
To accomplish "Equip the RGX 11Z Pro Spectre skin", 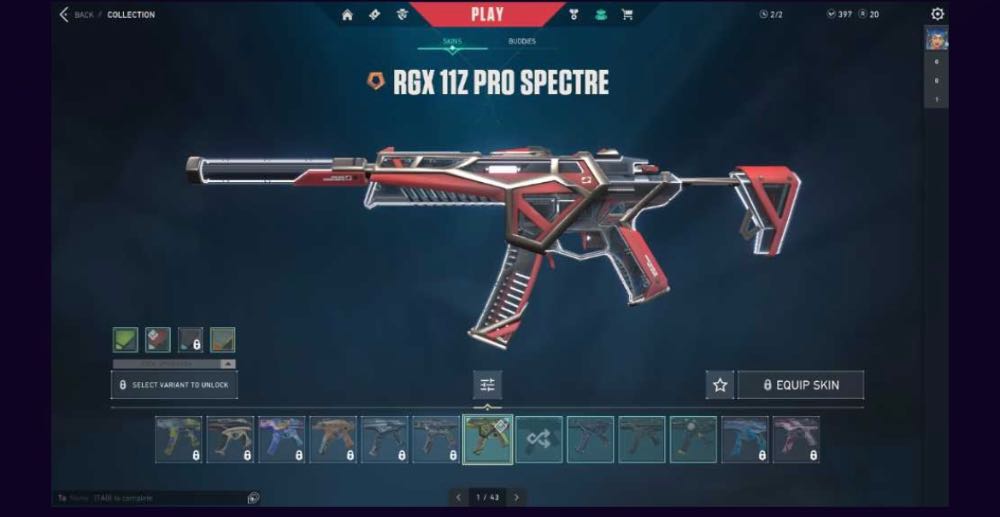I will click(x=800, y=385).
